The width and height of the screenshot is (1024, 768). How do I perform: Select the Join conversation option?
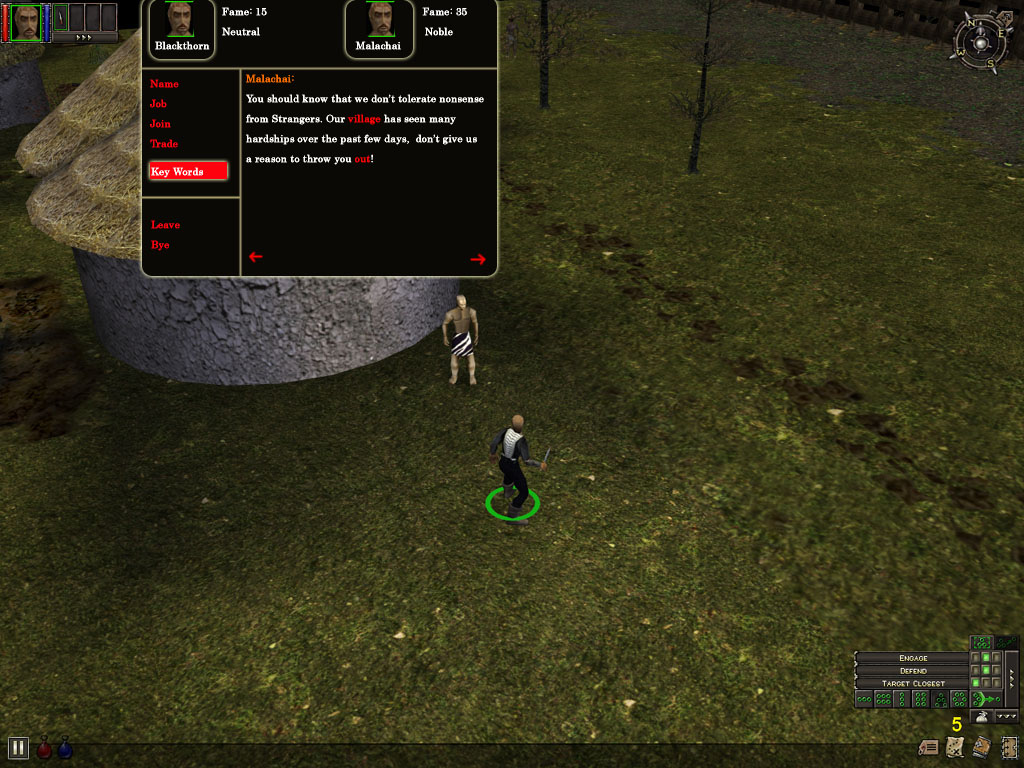click(x=160, y=124)
